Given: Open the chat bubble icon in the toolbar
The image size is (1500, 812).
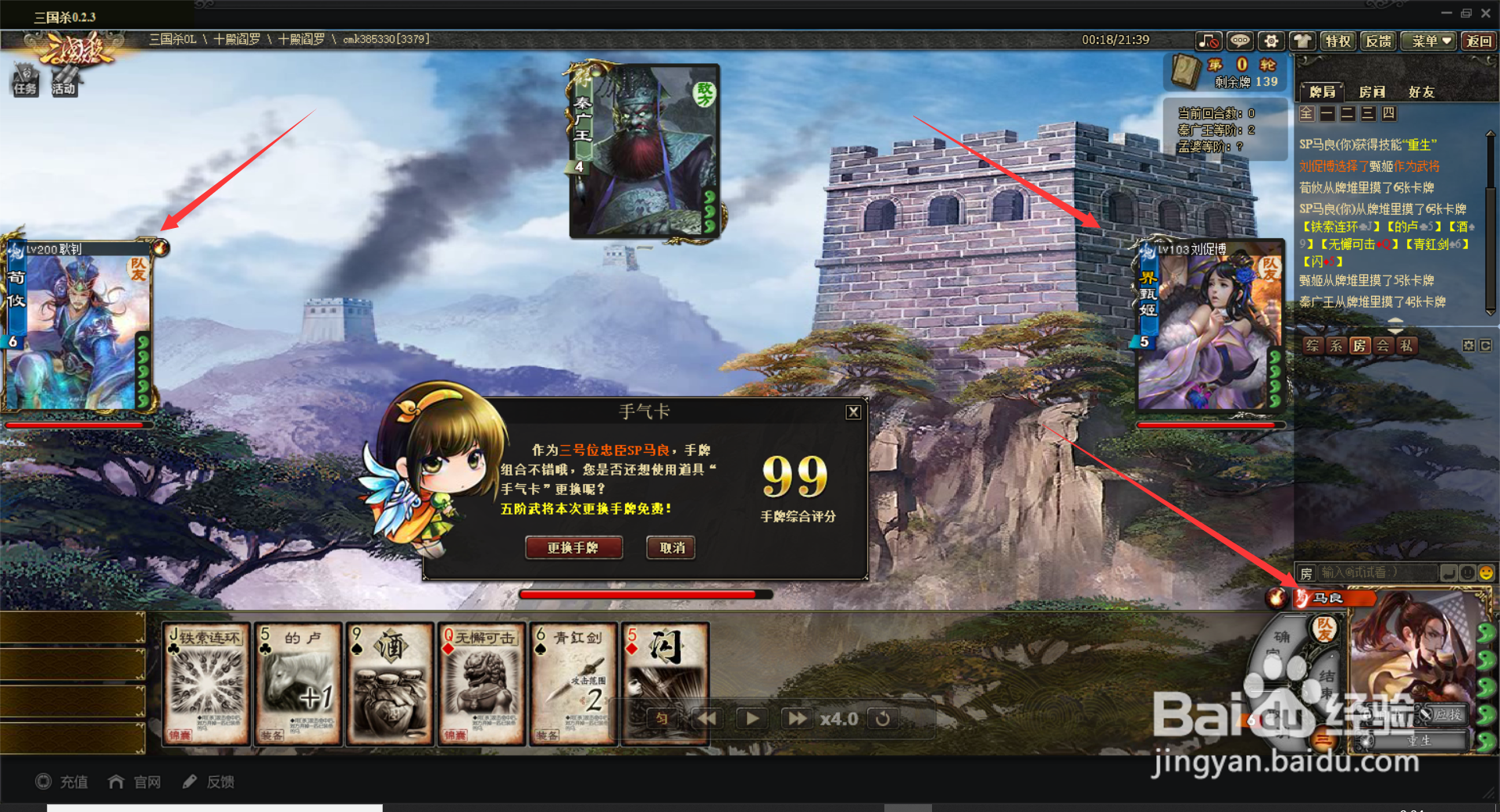Looking at the screenshot, I should (x=1240, y=41).
